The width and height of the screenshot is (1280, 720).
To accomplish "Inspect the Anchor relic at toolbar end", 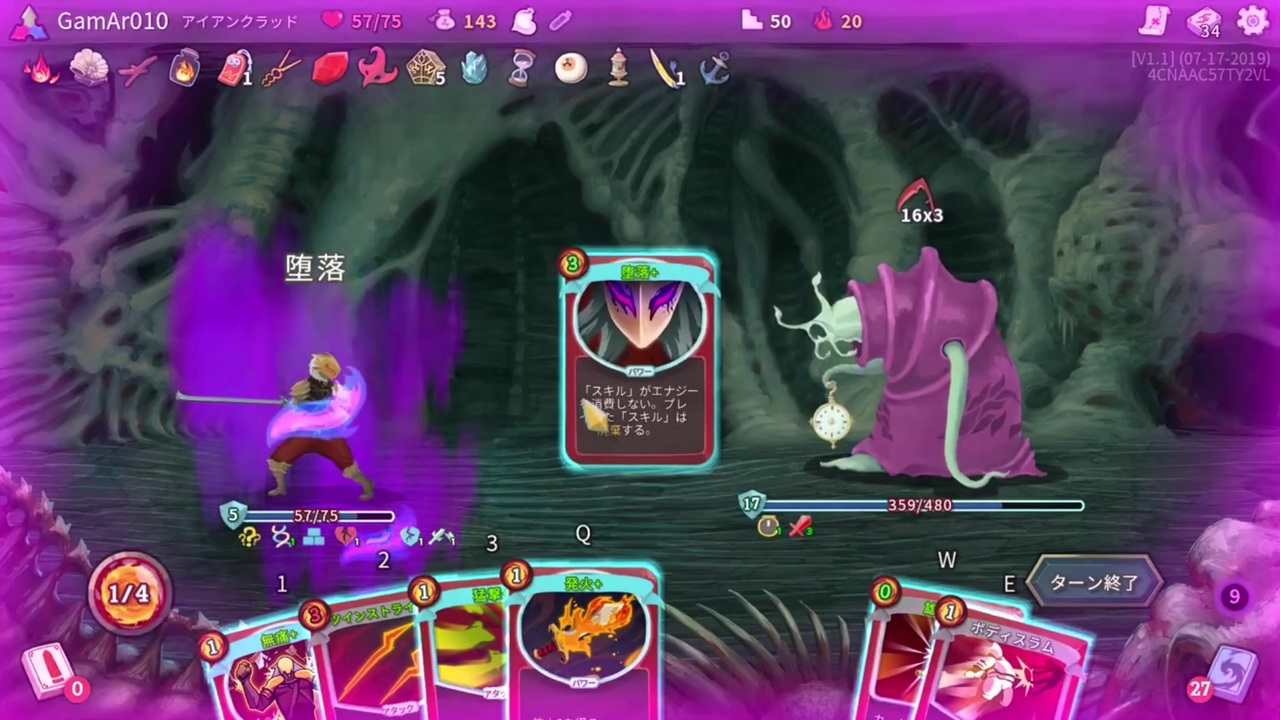I will coord(715,68).
